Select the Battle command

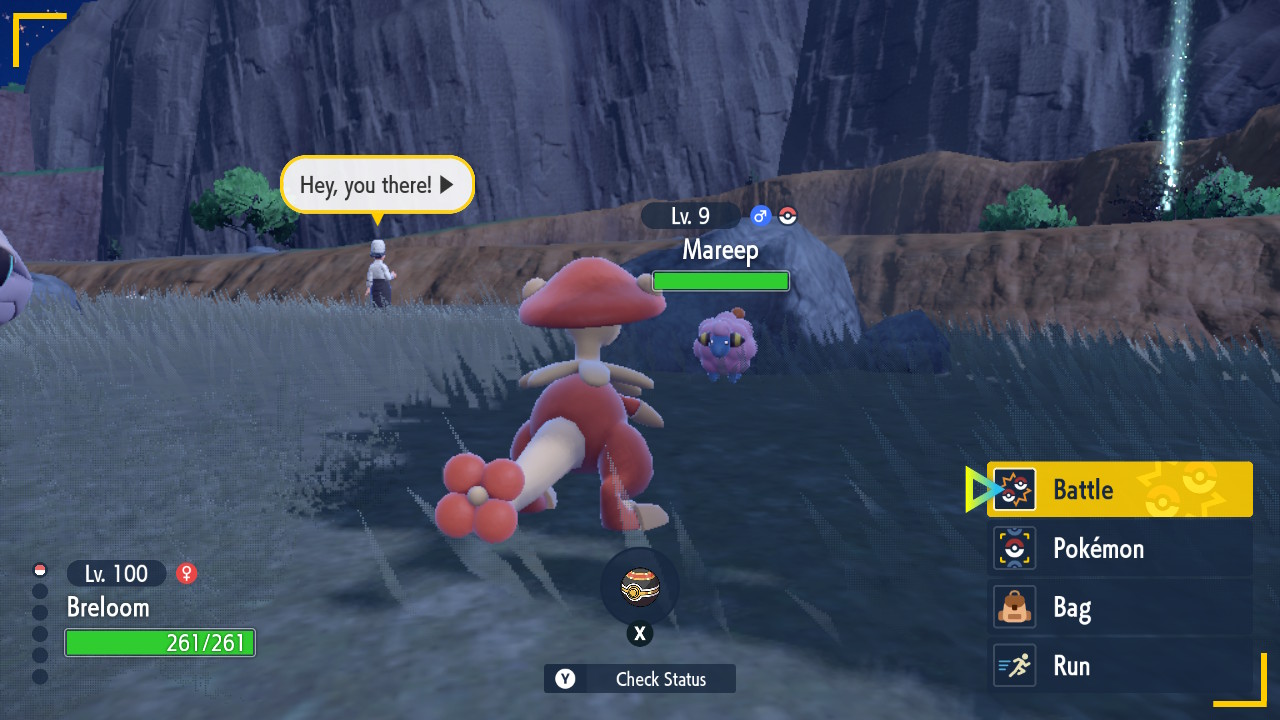coord(1119,489)
